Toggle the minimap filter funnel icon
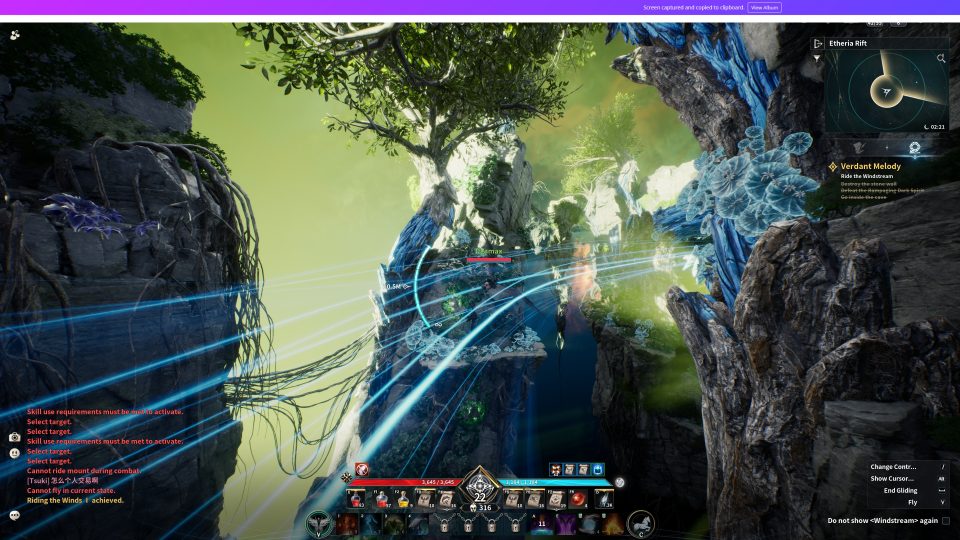Image resolution: width=960 pixels, height=540 pixels. pyautogui.click(x=817, y=59)
